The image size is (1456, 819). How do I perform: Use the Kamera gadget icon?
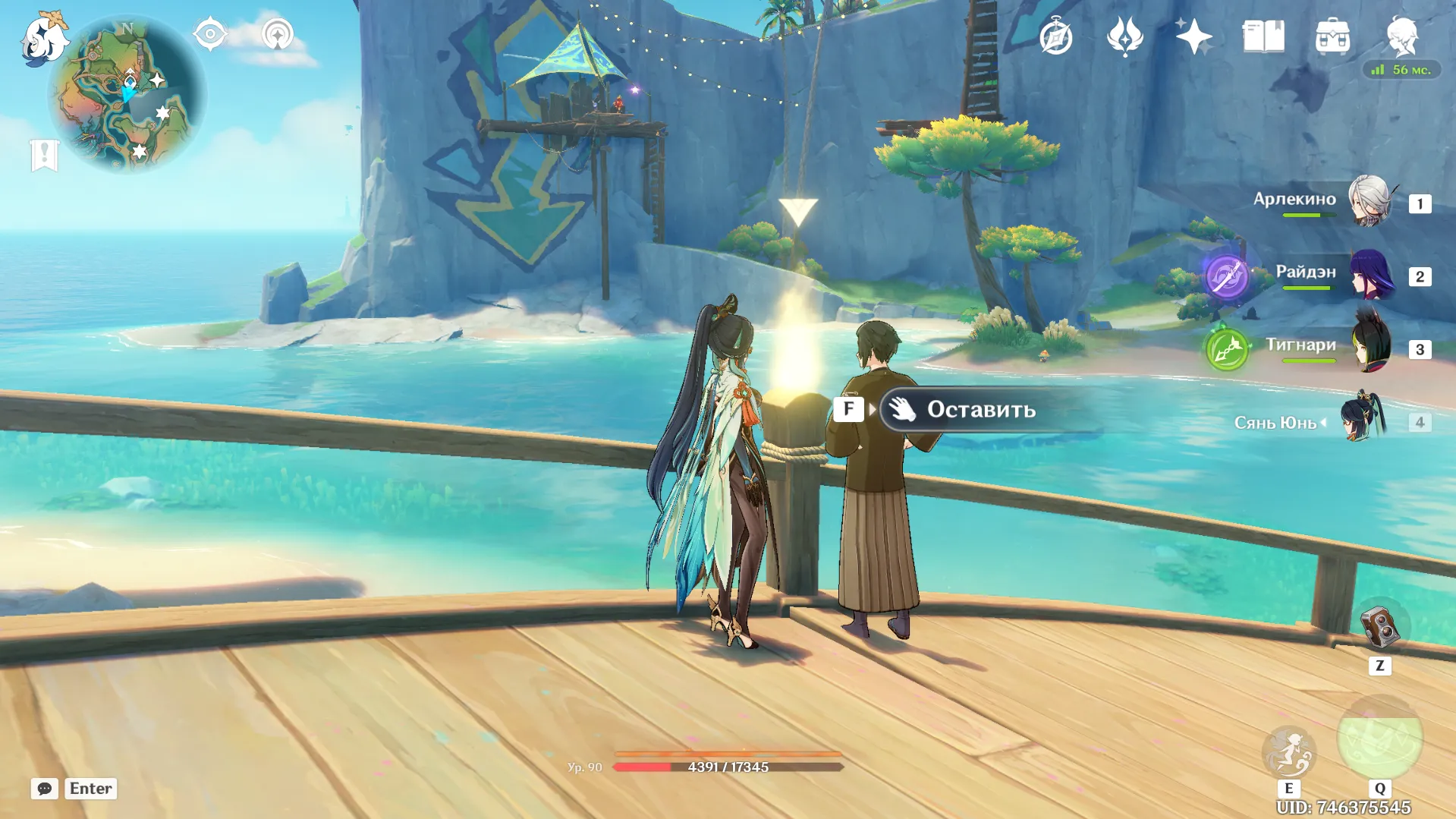1379,627
